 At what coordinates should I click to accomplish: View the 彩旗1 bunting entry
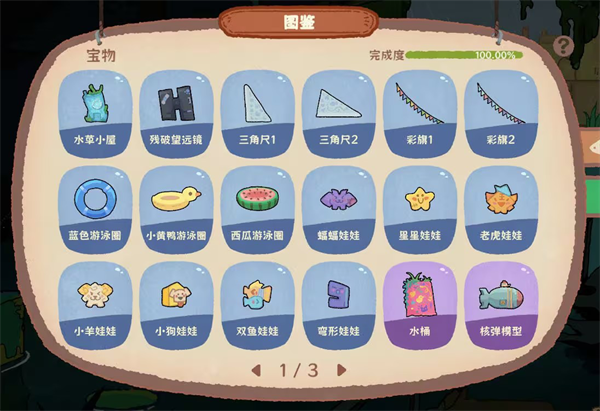coord(419,111)
